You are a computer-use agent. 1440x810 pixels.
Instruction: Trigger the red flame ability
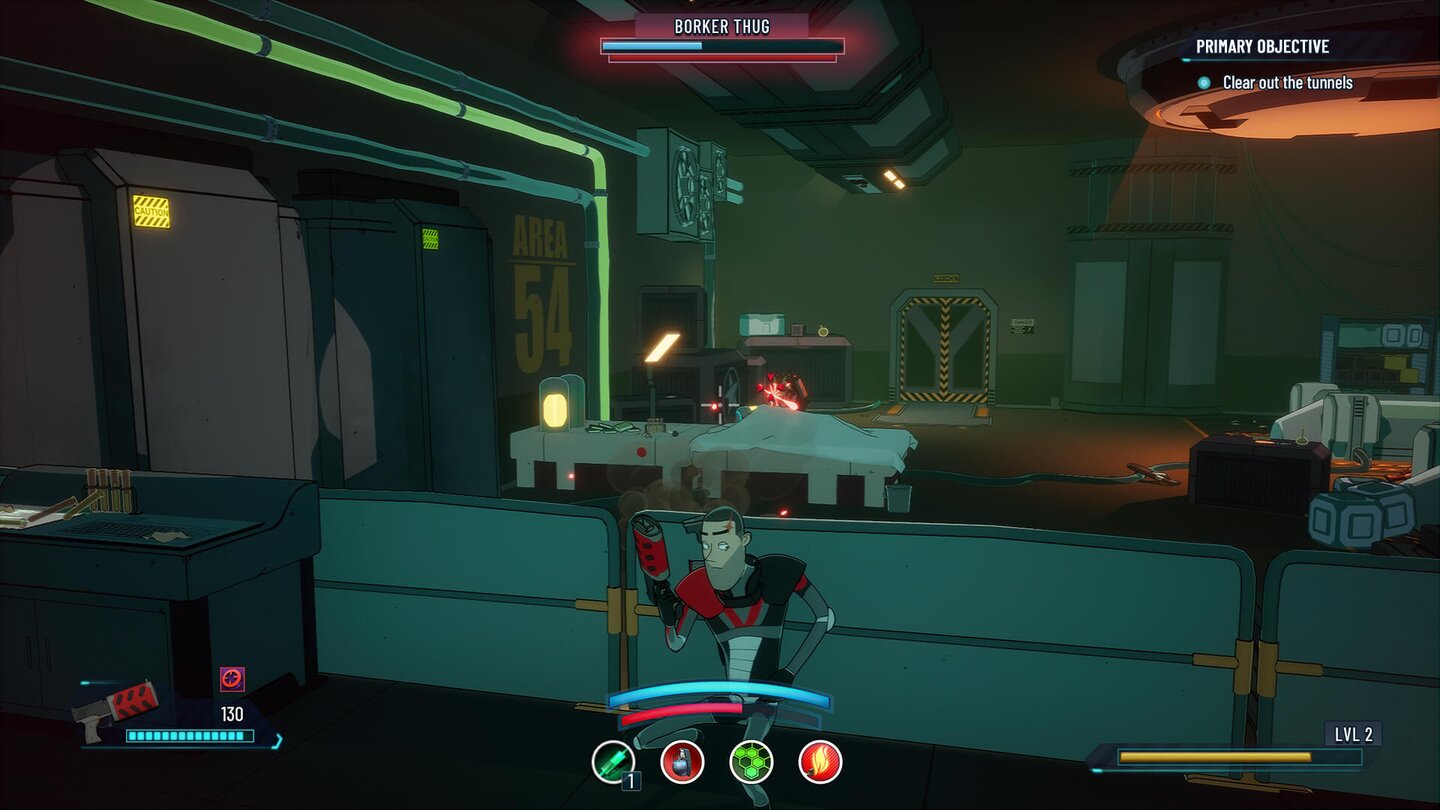click(x=820, y=762)
